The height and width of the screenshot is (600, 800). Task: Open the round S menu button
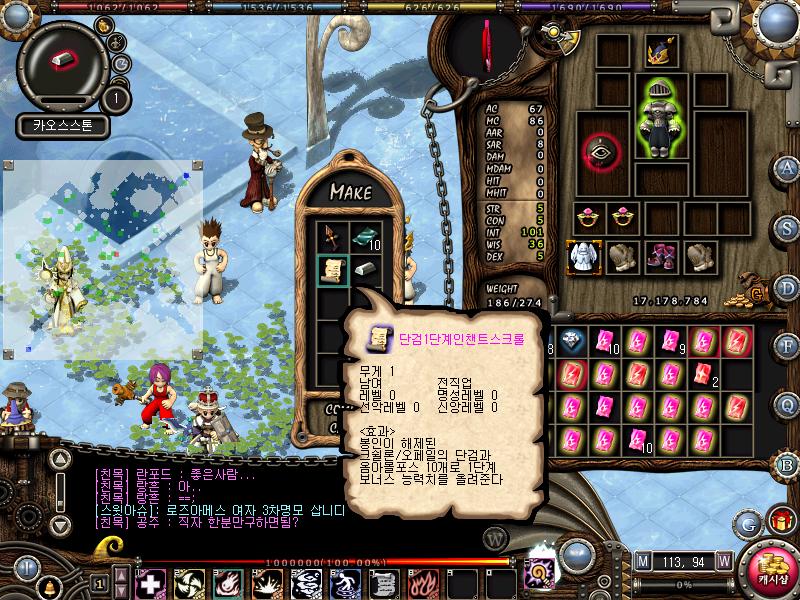pos(788,229)
